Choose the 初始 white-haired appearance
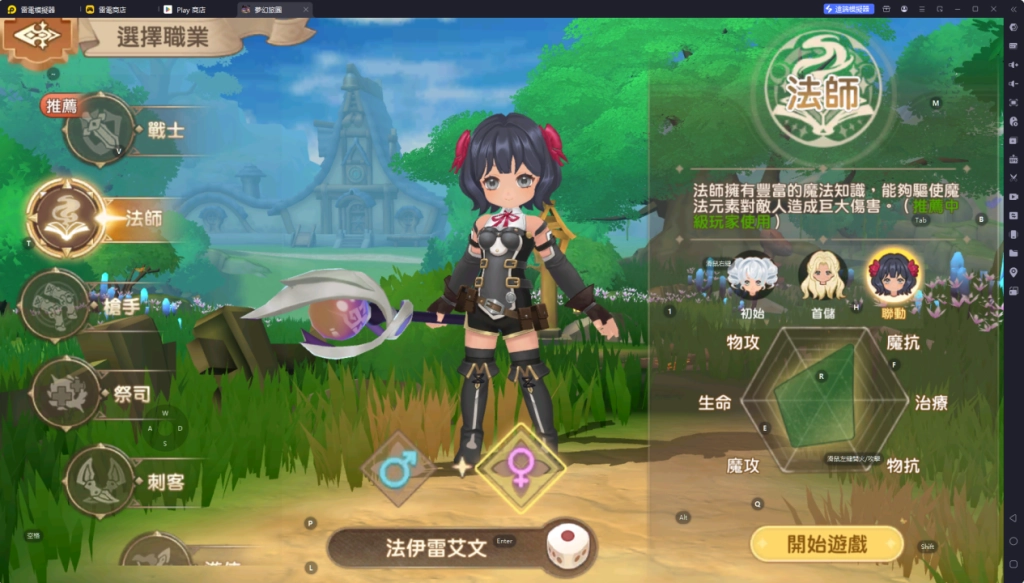This screenshot has width=1024, height=583. click(751, 276)
